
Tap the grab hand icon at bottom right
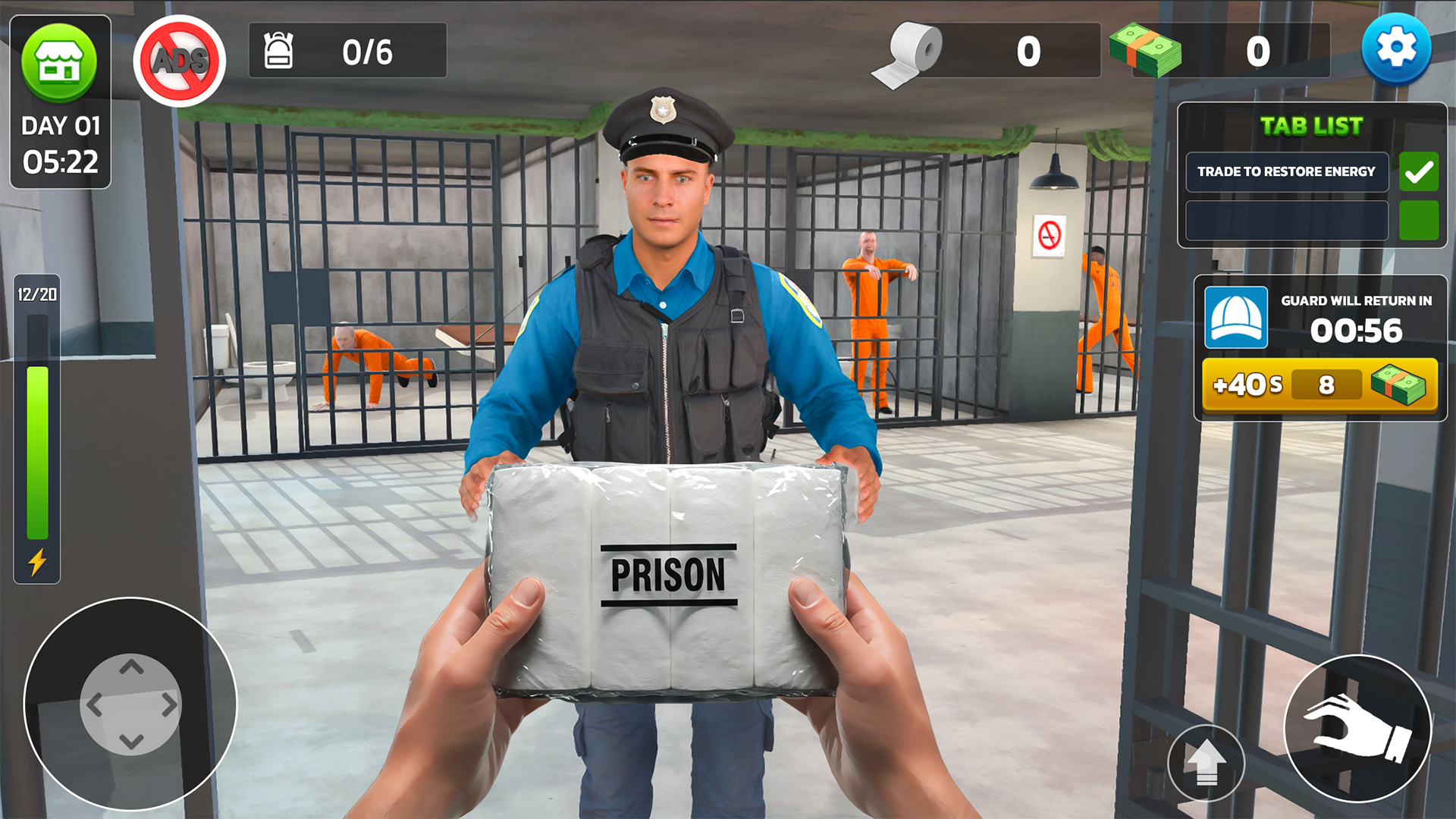(1357, 728)
